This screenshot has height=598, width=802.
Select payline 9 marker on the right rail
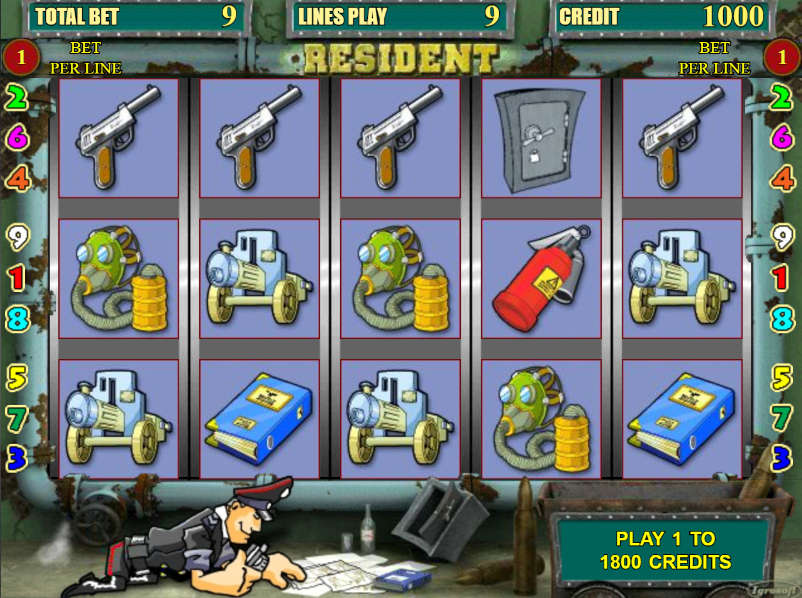tap(783, 237)
